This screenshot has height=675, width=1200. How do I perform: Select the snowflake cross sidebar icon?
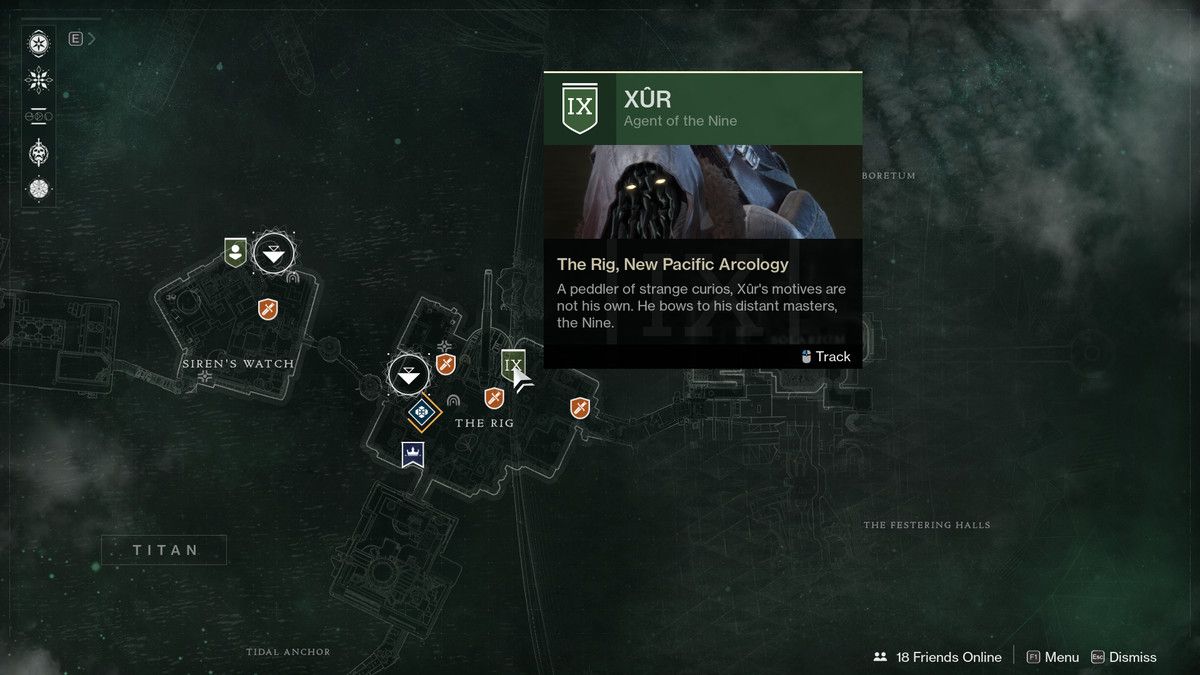(39, 80)
